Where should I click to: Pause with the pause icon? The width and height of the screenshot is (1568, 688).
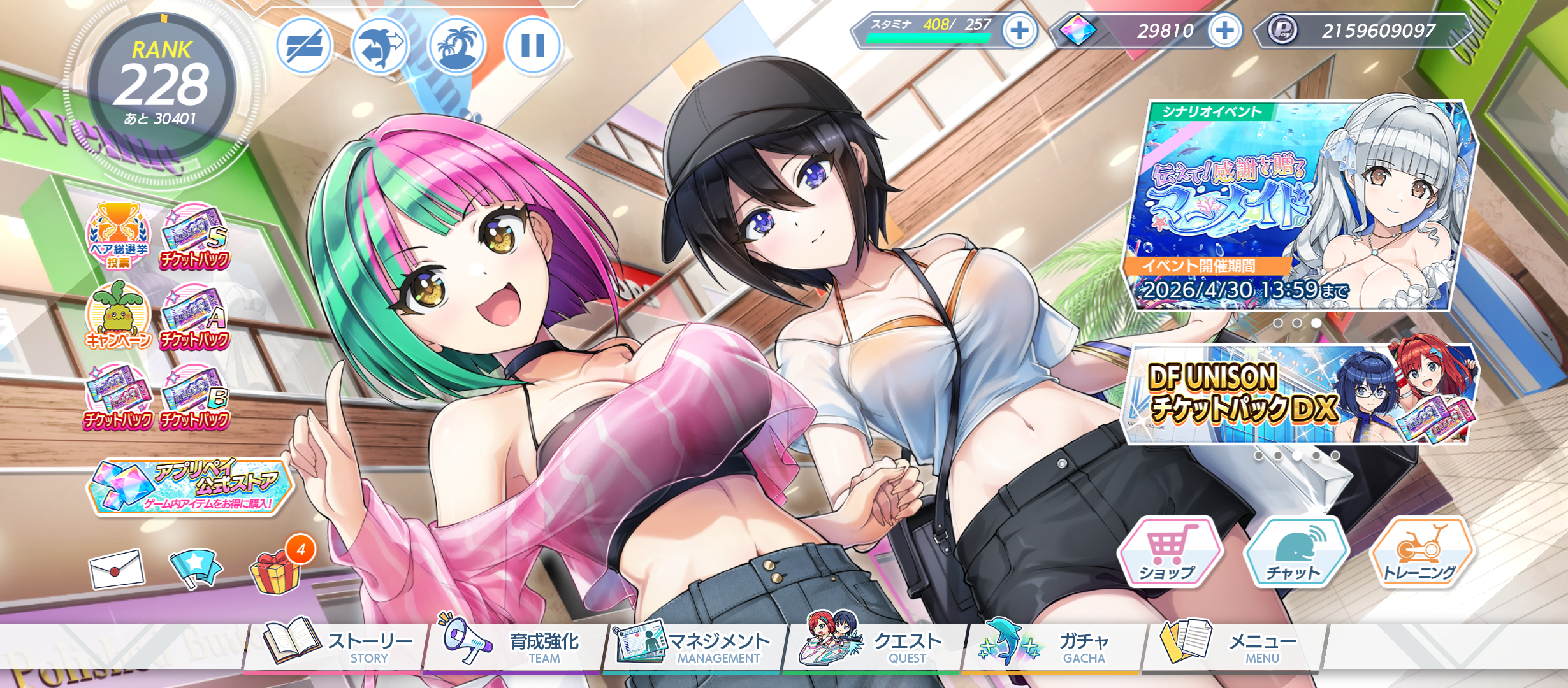click(x=532, y=45)
